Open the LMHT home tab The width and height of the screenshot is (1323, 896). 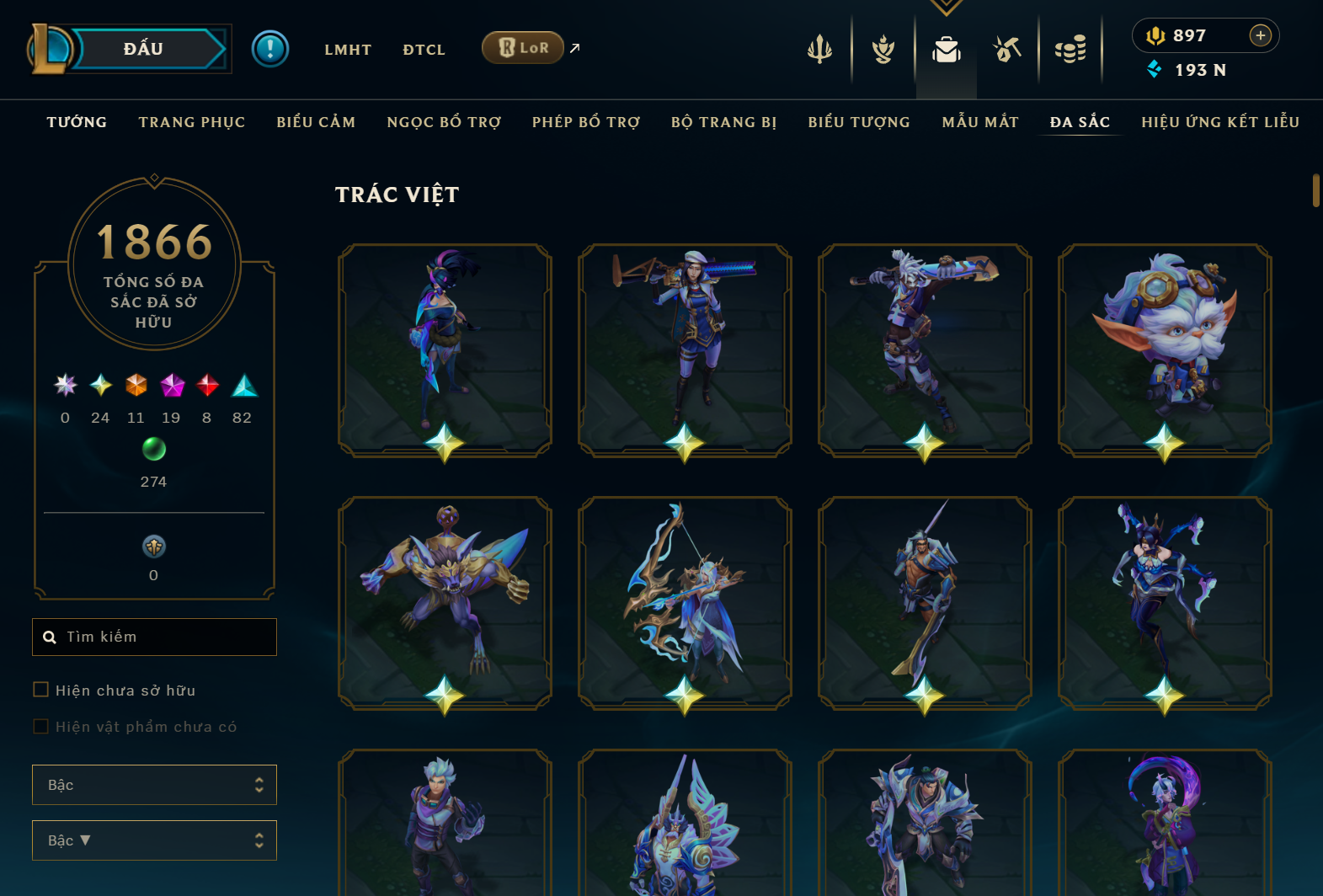348,50
